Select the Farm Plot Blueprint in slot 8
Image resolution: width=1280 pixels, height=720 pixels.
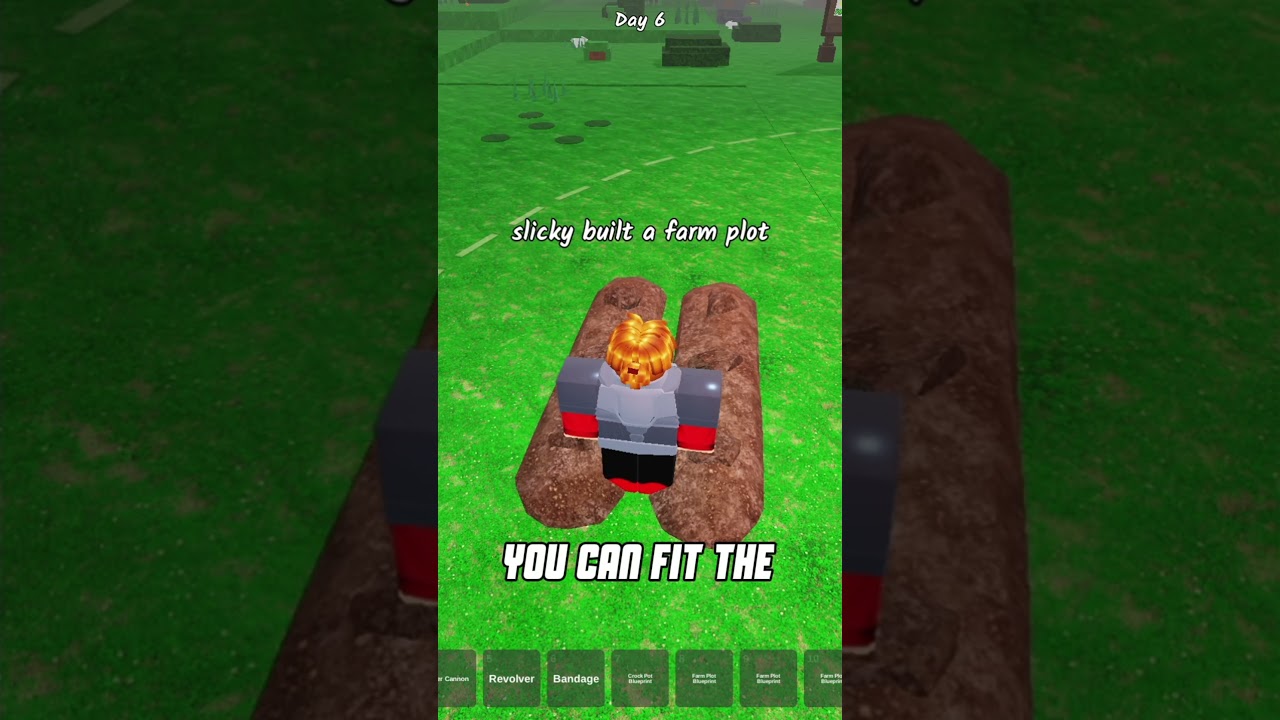tap(704, 678)
